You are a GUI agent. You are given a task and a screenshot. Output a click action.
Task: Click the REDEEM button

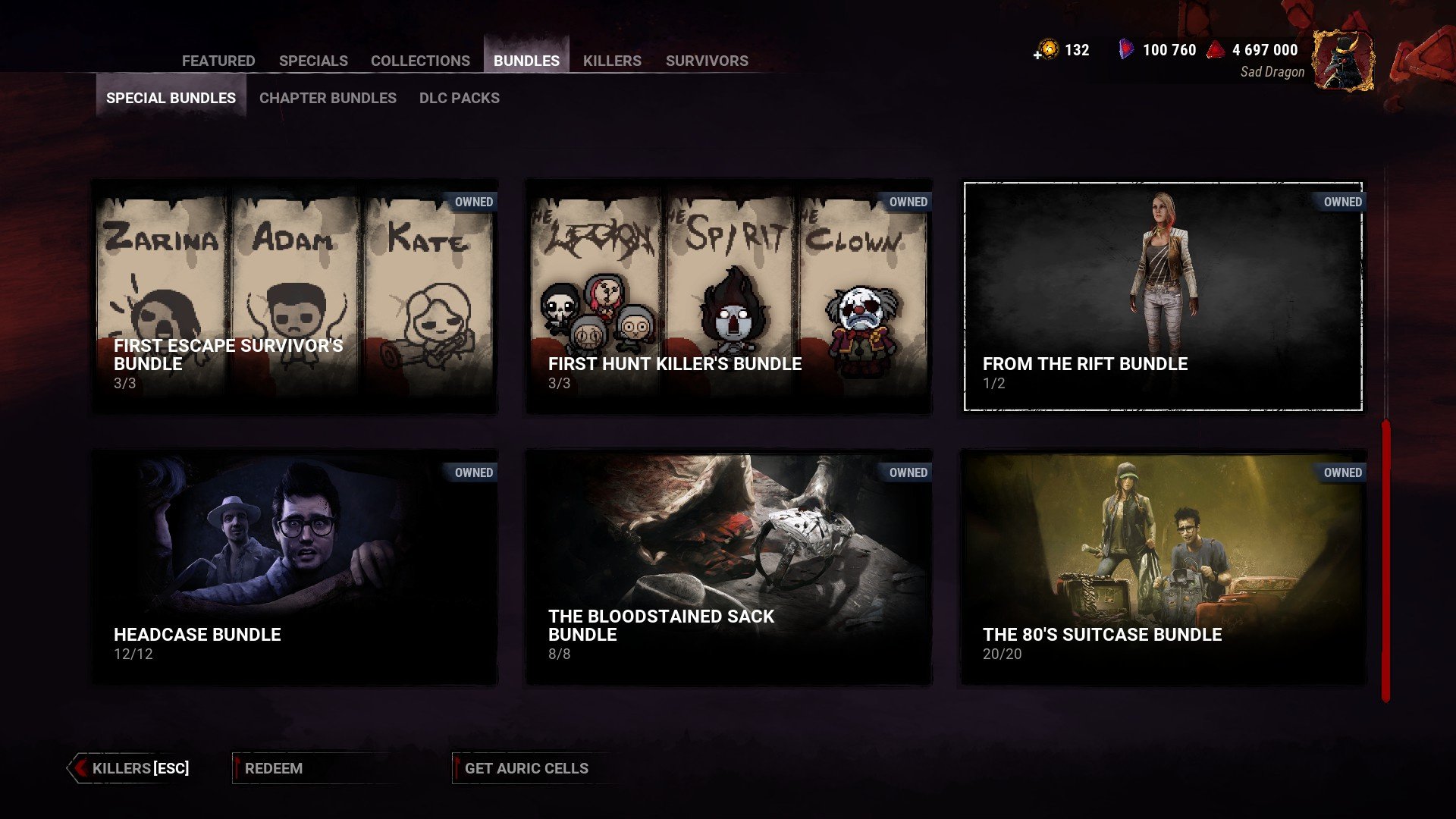[x=273, y=767]
